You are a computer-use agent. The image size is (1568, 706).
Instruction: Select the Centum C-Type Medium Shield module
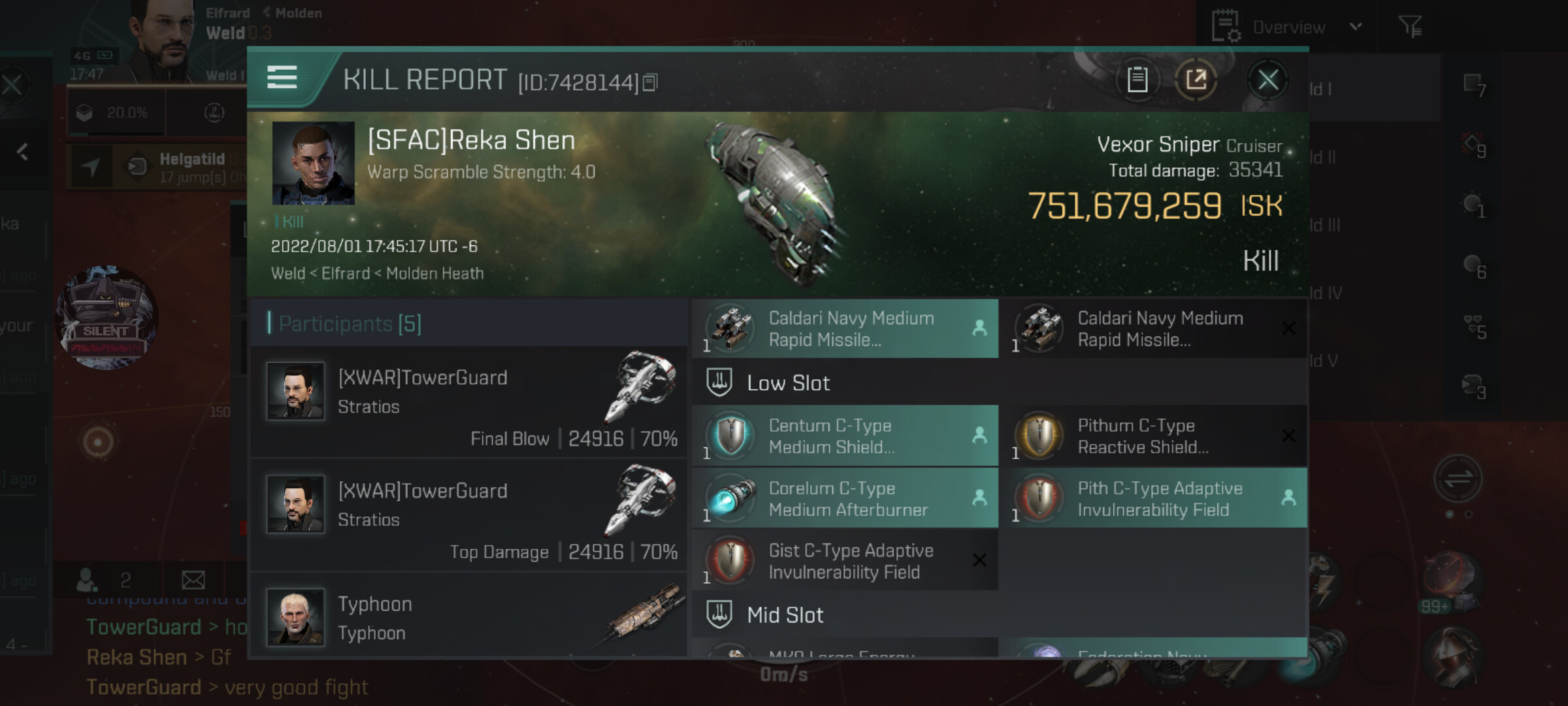[845, 436]
